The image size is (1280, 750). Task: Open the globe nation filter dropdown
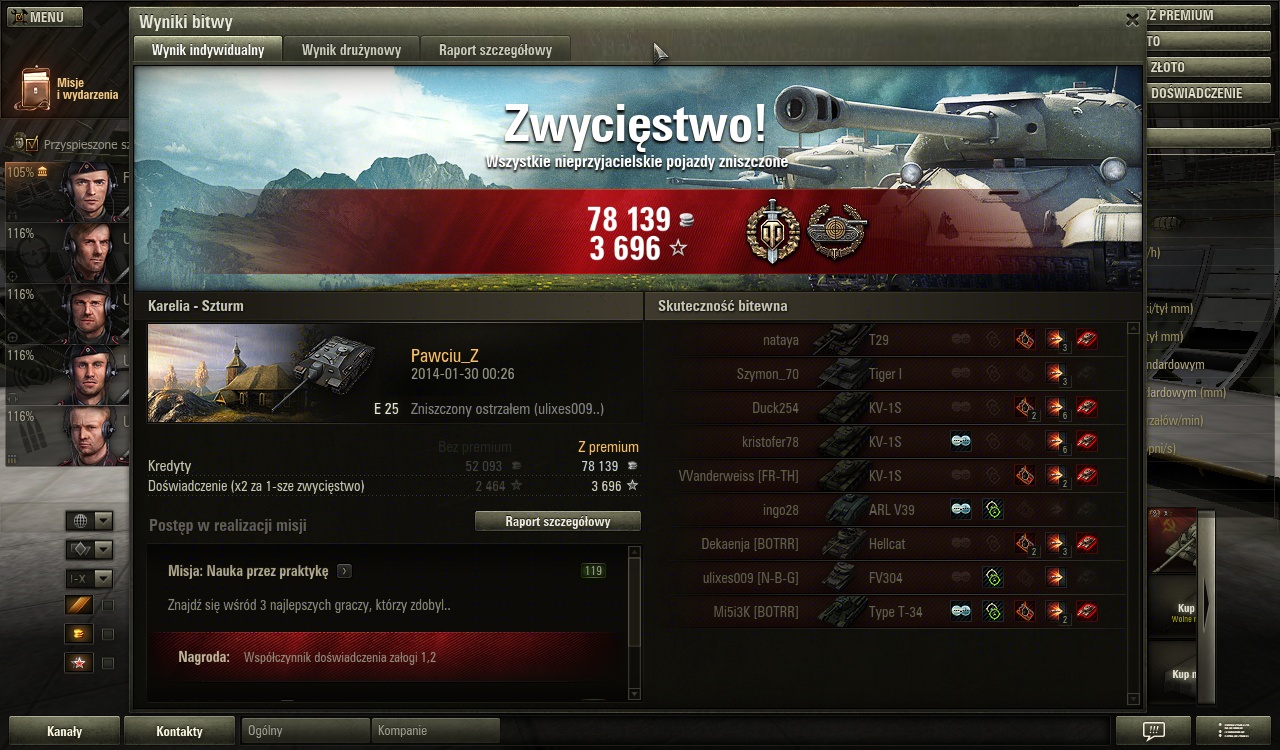coord(89,521)
